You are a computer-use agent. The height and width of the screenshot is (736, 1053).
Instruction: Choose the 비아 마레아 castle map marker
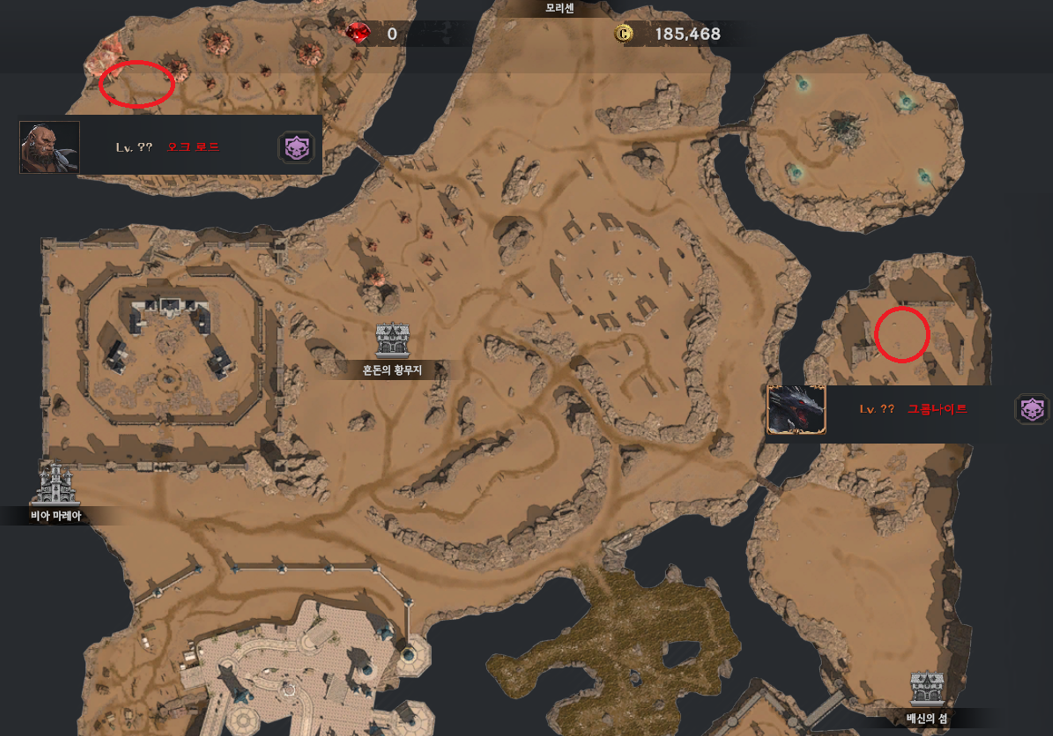54,483
